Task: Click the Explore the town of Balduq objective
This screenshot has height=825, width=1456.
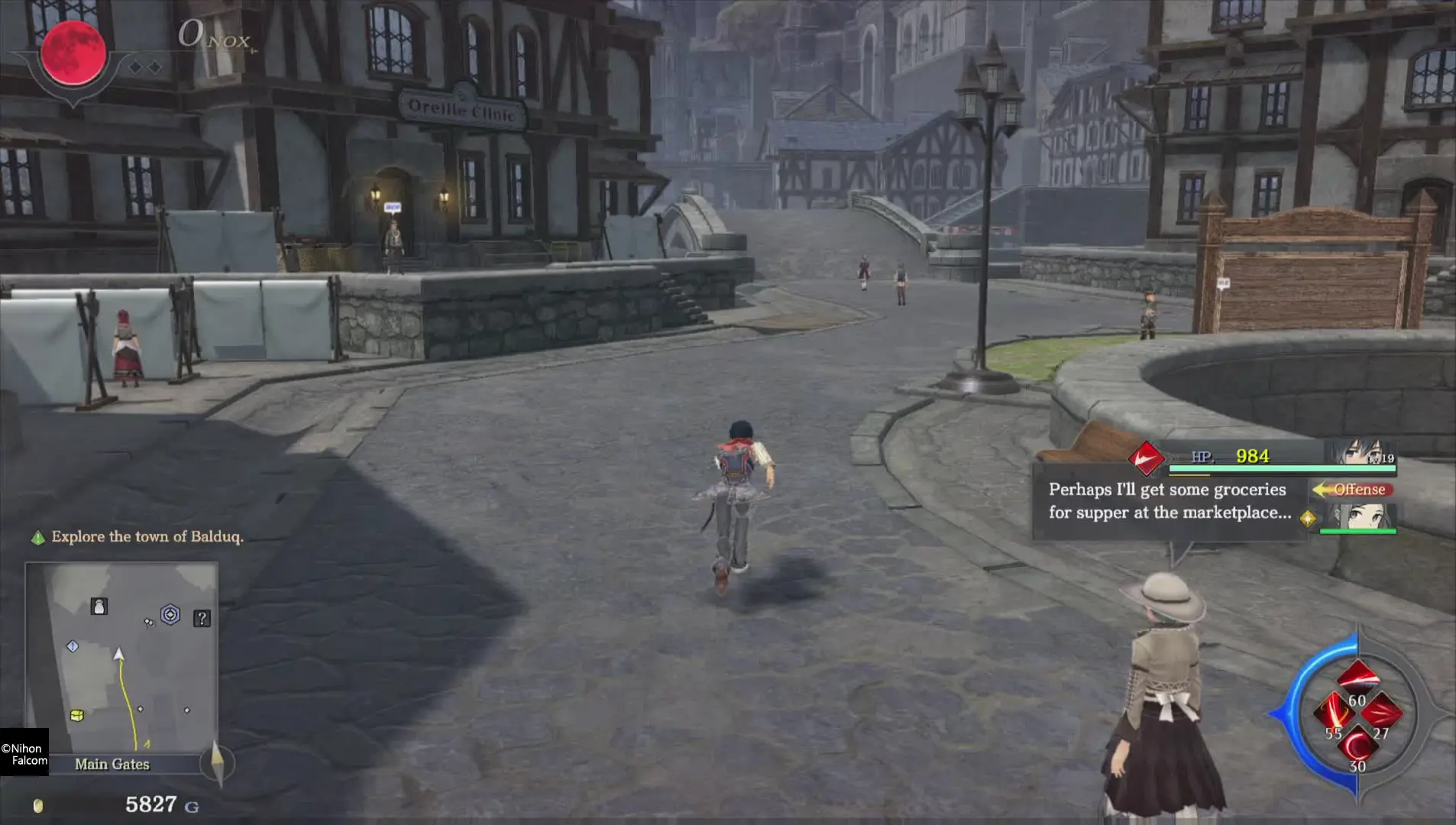Action: [147, 537]
